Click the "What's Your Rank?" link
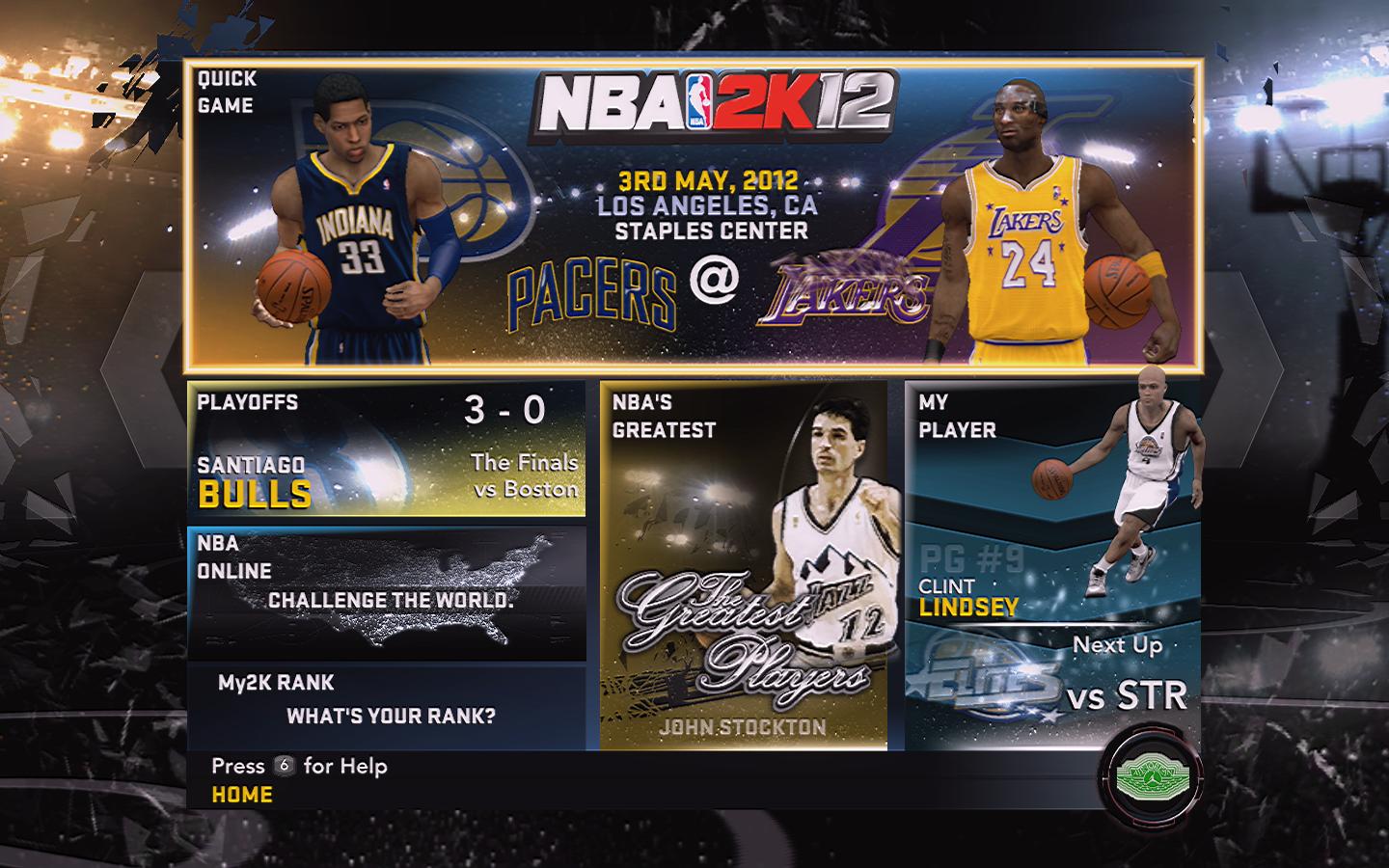Screen dimensions: 1389x868 click(x=391, y=718)
